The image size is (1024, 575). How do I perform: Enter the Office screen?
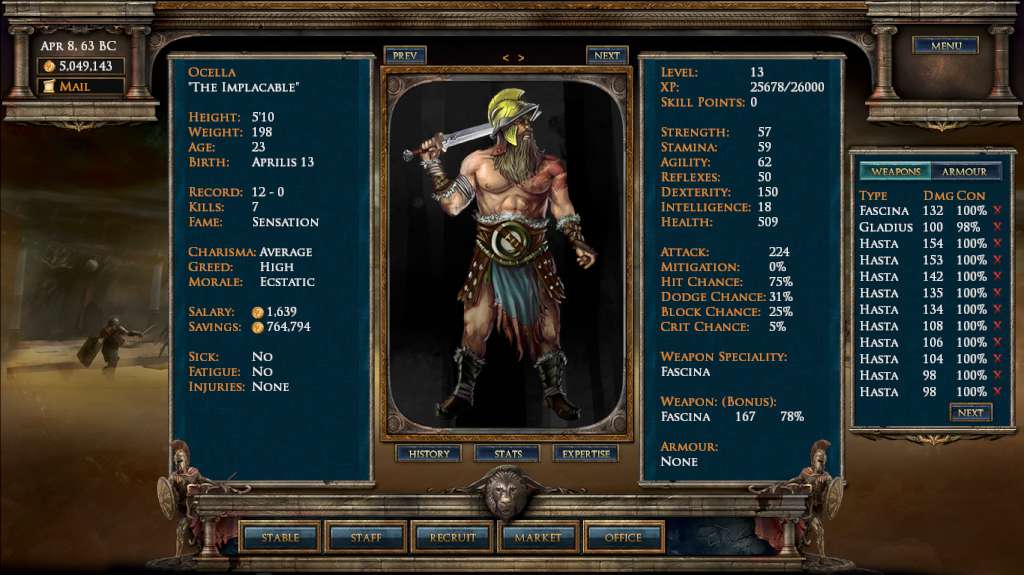click(x=623, y=537)
